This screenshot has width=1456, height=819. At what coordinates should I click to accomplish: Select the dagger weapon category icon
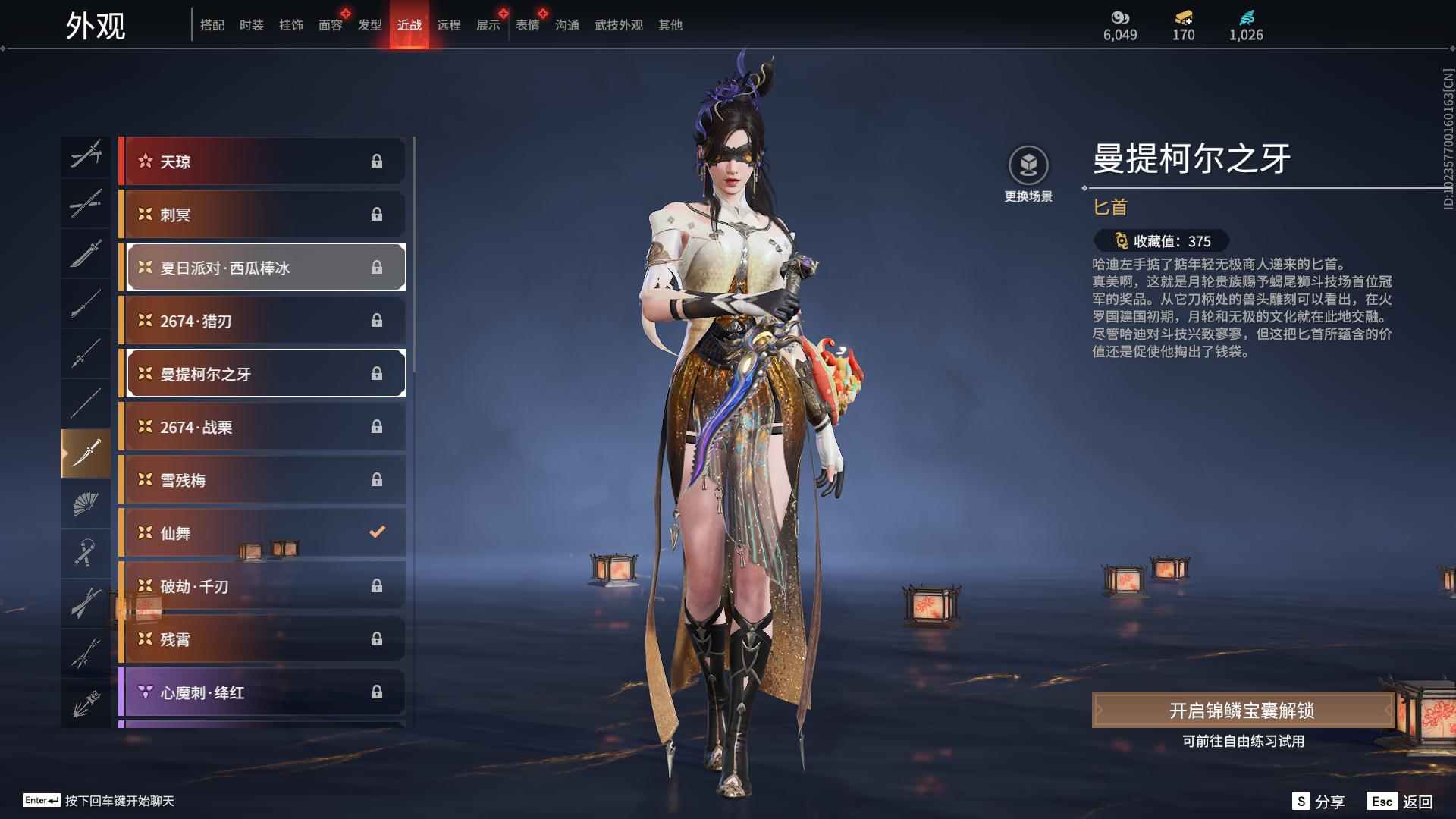(x=86, y=453)
